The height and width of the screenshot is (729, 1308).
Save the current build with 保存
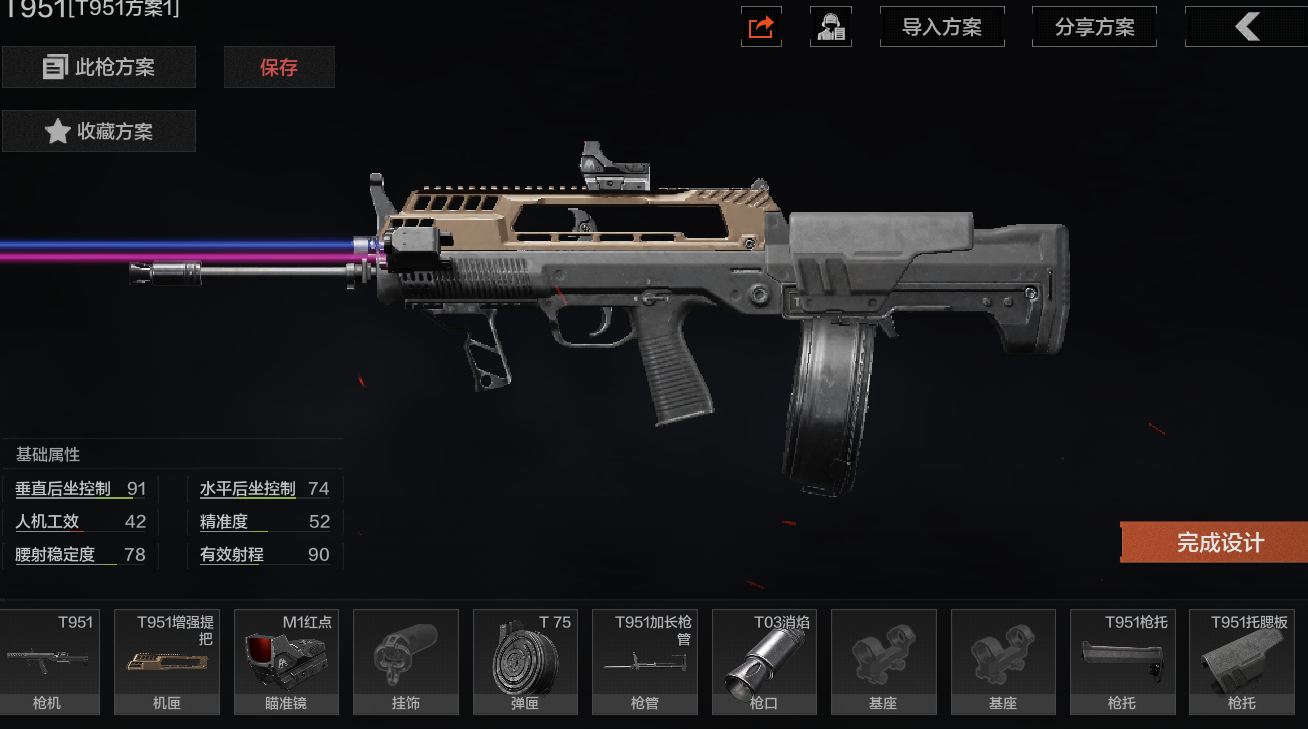(x=279, y=68)
